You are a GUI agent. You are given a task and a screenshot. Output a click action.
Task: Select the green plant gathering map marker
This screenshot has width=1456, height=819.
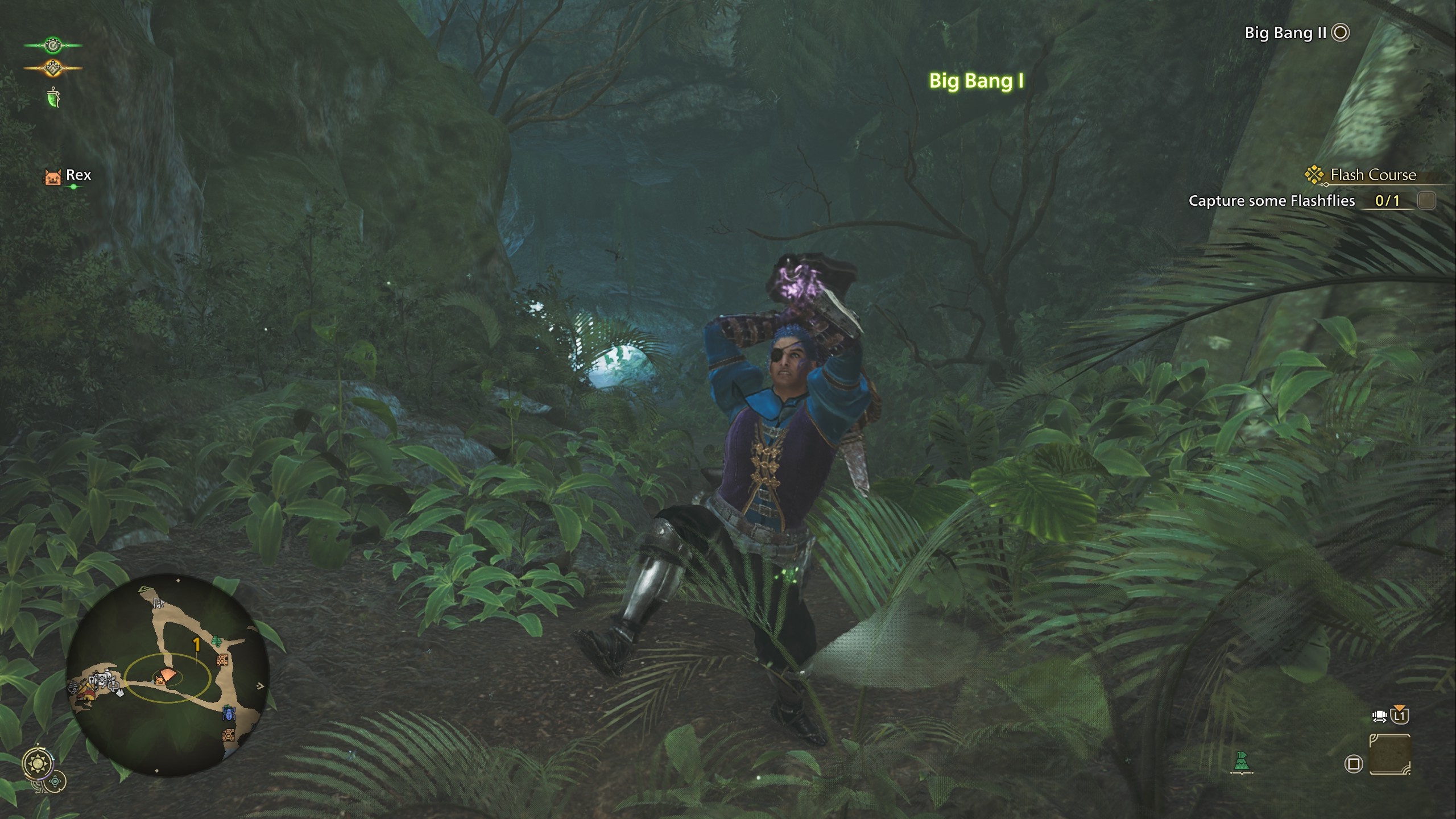[216, 642]
